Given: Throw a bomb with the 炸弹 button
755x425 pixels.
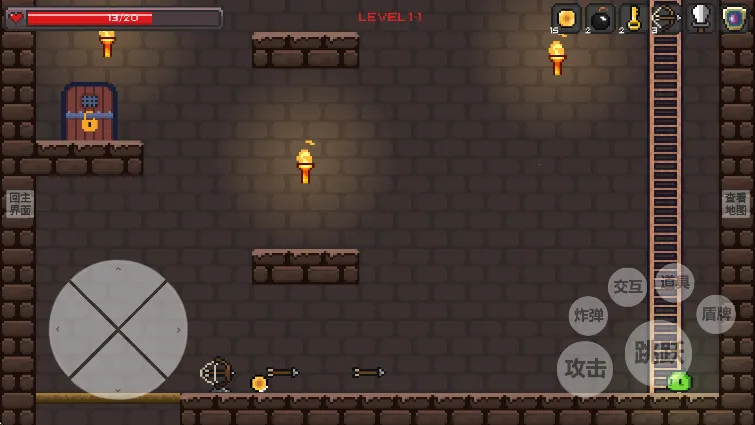Looking at the screenshot, I should (x=588, y=315).
